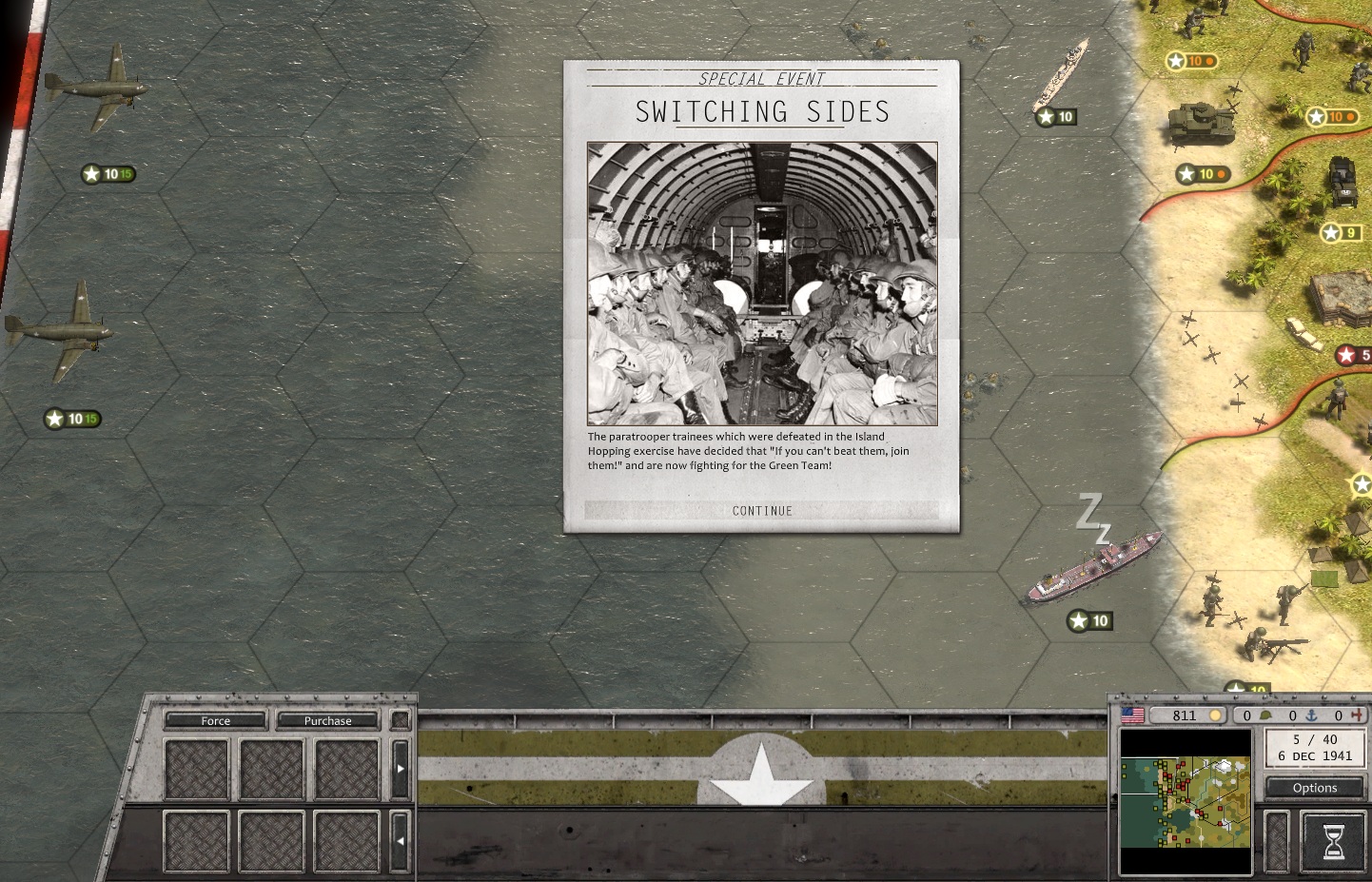Viewport: 1372px width, 882px height.
Task: Select the sleeping ship unit
Action: coord(1093,570)
